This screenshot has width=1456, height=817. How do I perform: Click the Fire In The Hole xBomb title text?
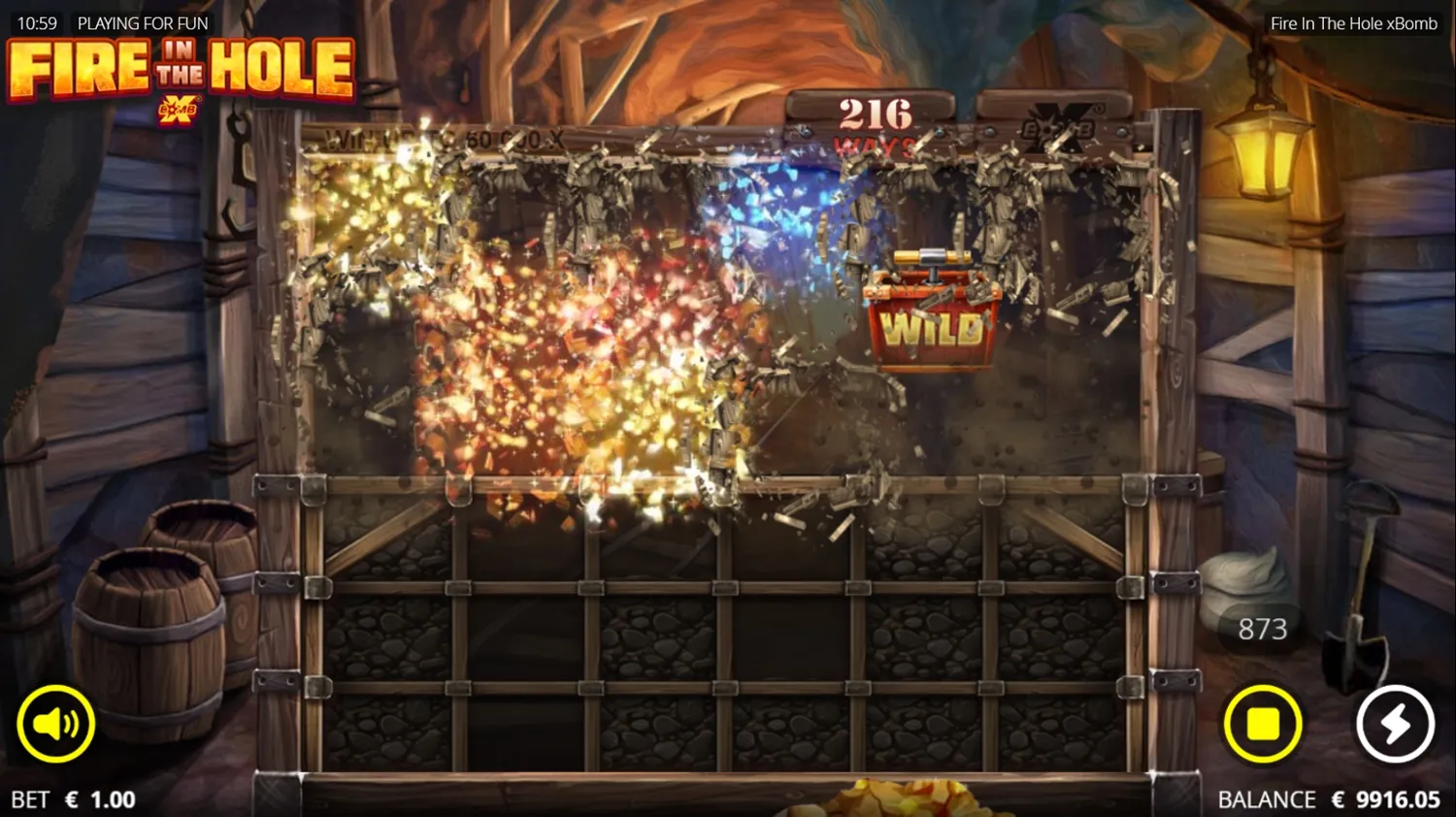1352,22
